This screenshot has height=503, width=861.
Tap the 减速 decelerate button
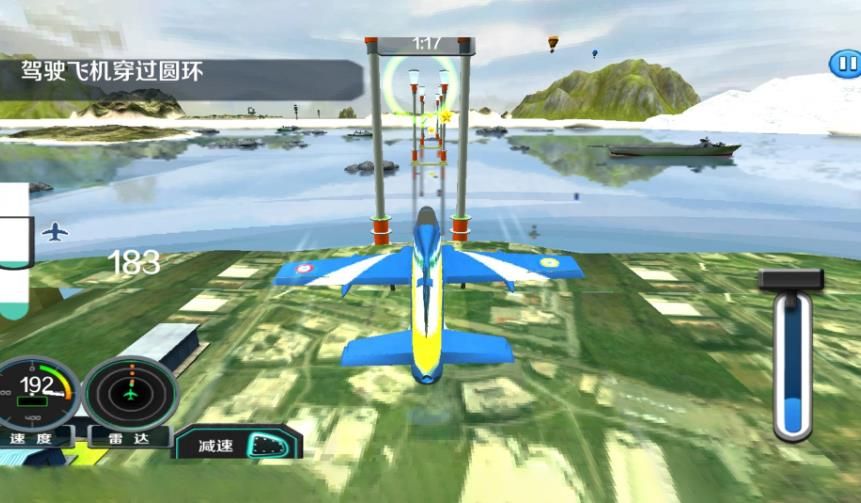pos(240,444)
